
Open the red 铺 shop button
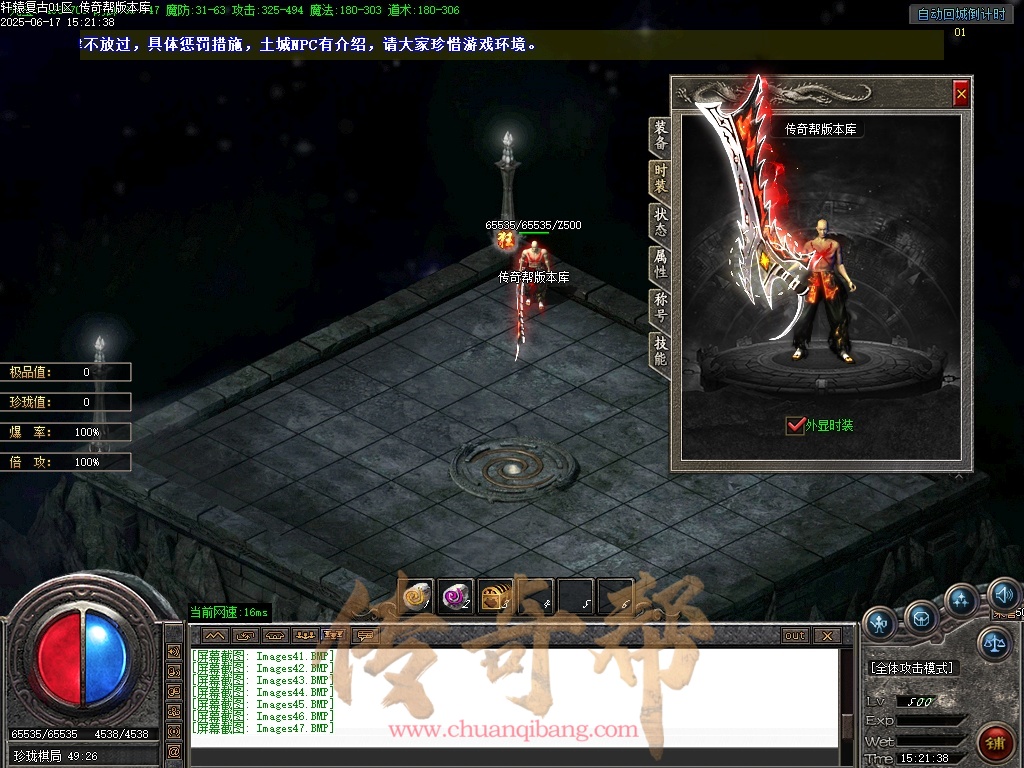[x=994, y=741]
